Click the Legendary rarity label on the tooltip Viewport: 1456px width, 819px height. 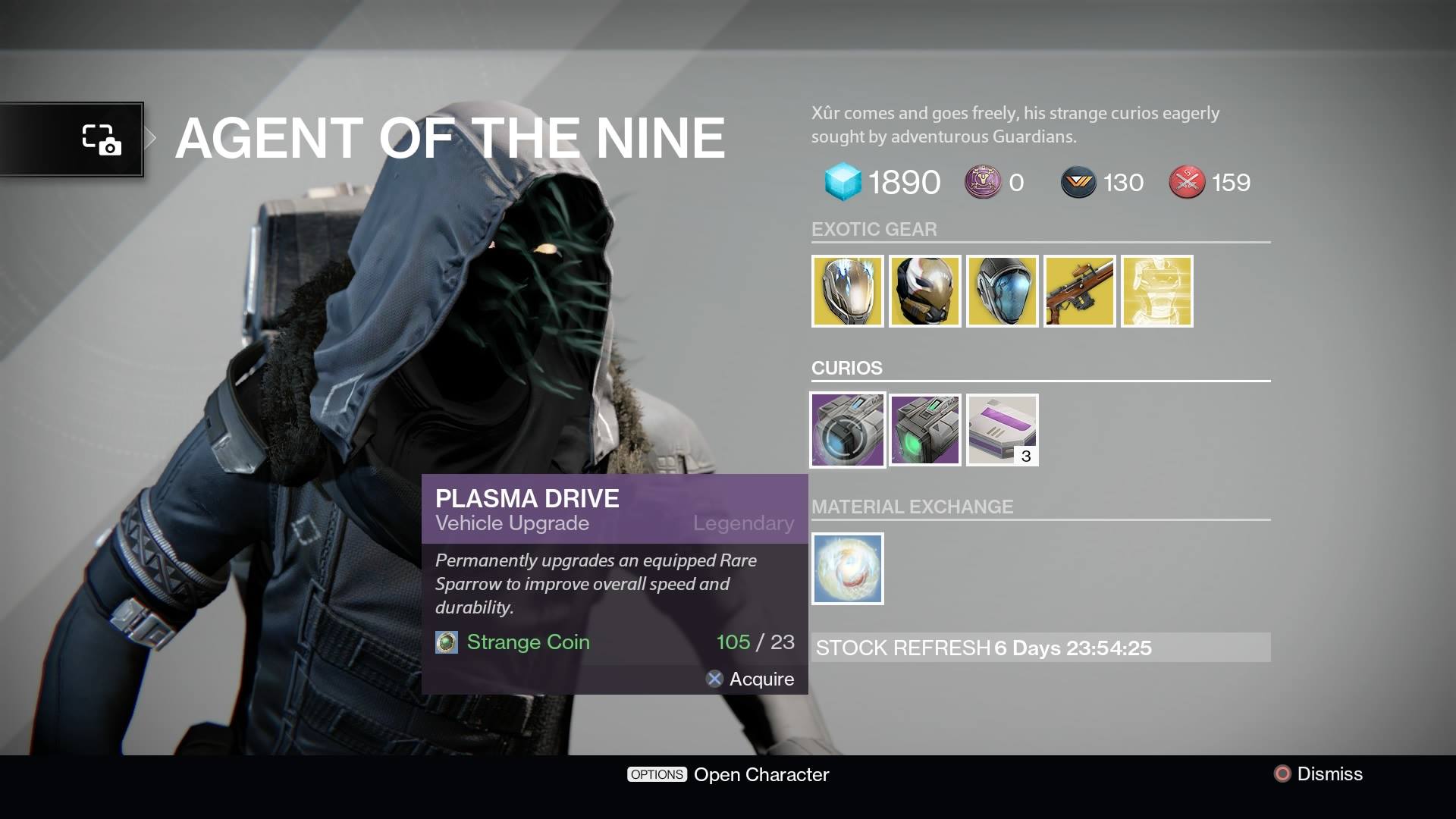(744, 523)
